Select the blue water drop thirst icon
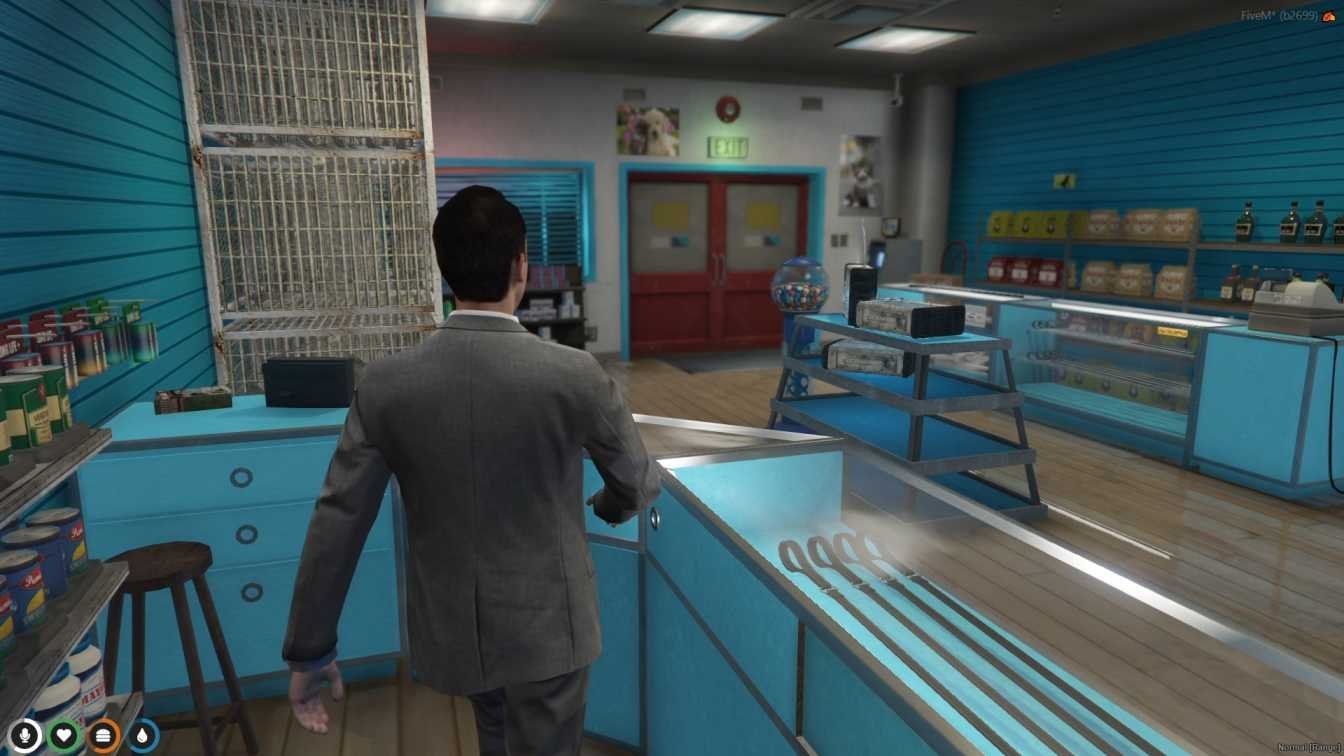This screenshot has width=1344, height=756. coord(143,737)
